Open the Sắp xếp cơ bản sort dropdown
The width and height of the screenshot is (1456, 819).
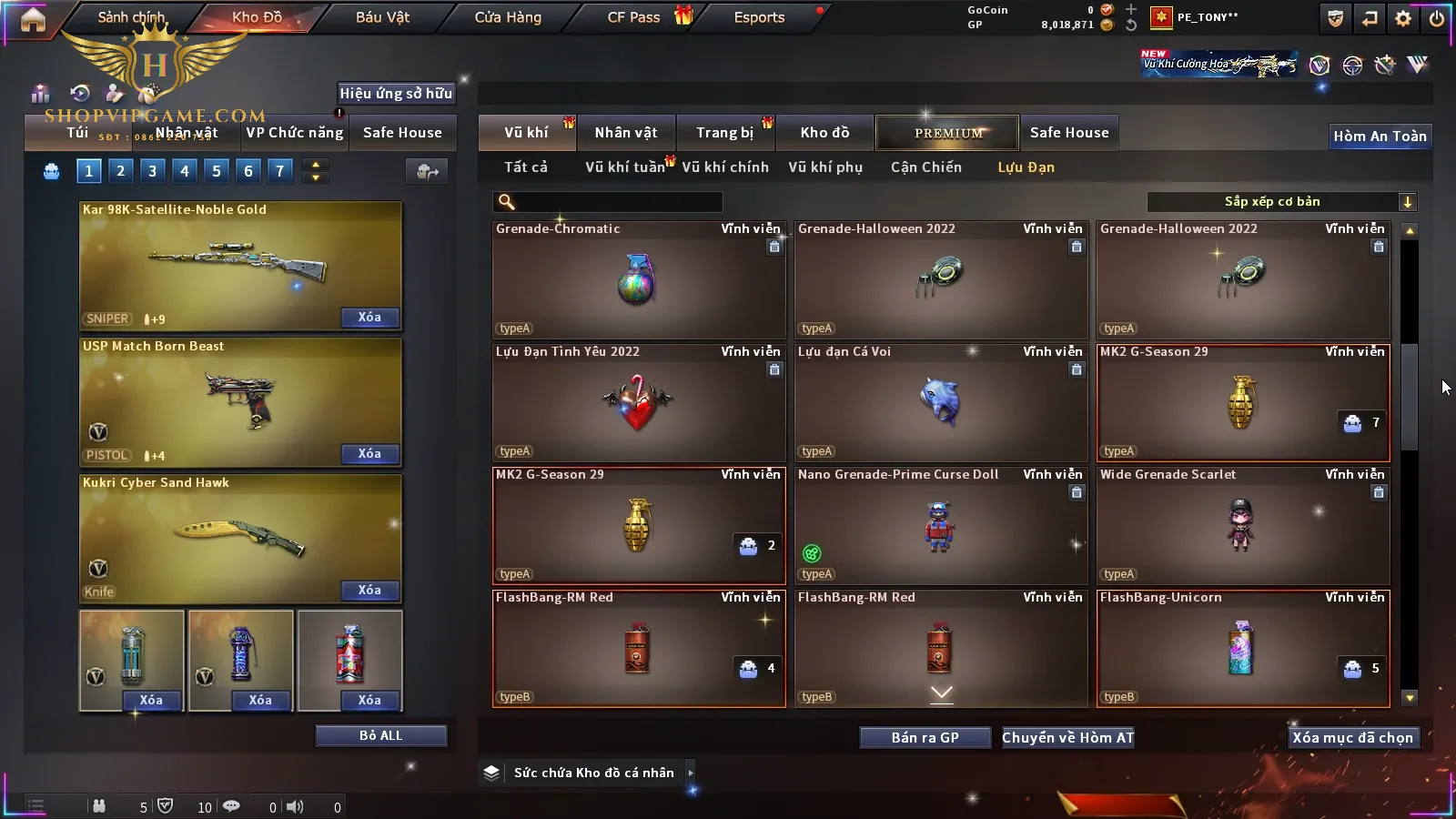[1281, 202]
